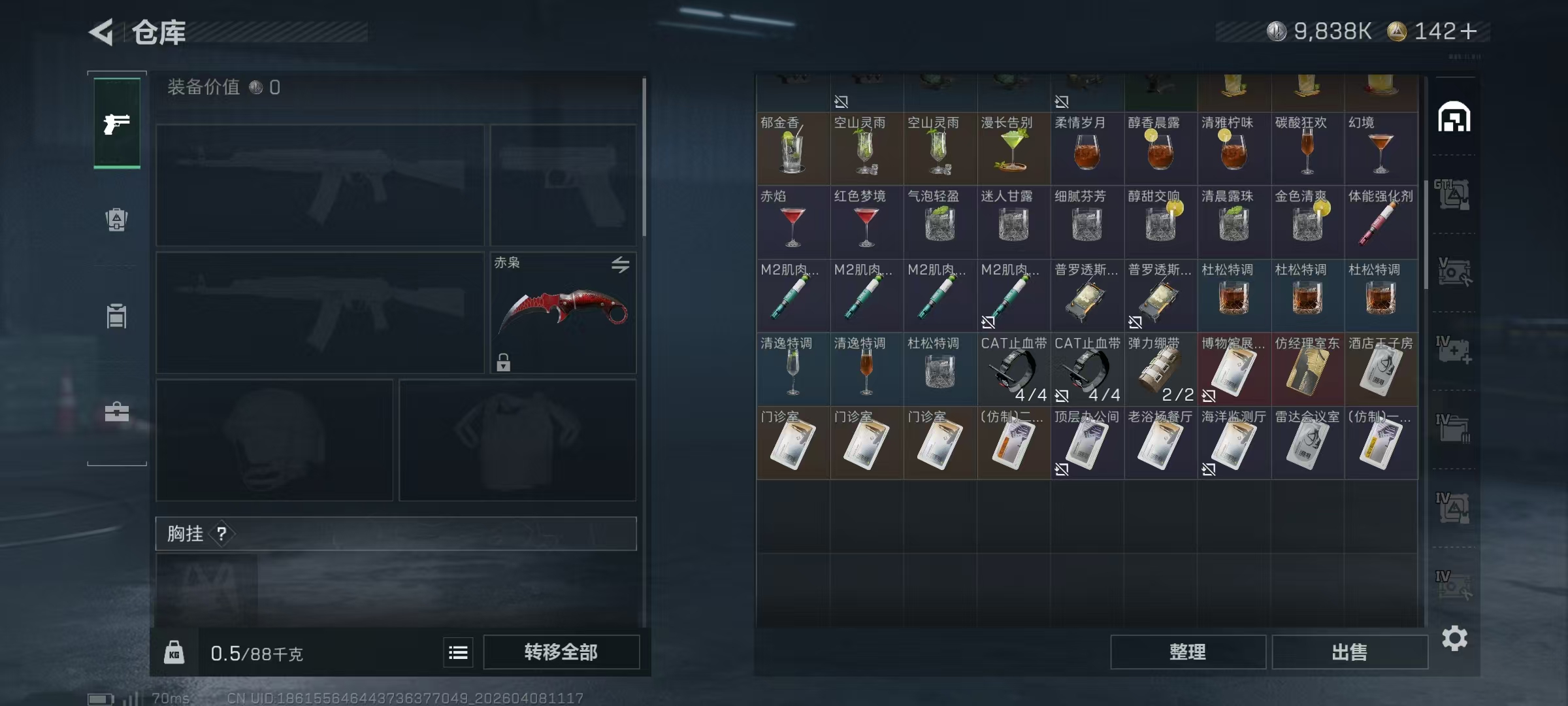The height and width of the screenshot is (706, 1568).
Task: Pick the 弹力绷带 bandage stack
Action: (1160, 369)
